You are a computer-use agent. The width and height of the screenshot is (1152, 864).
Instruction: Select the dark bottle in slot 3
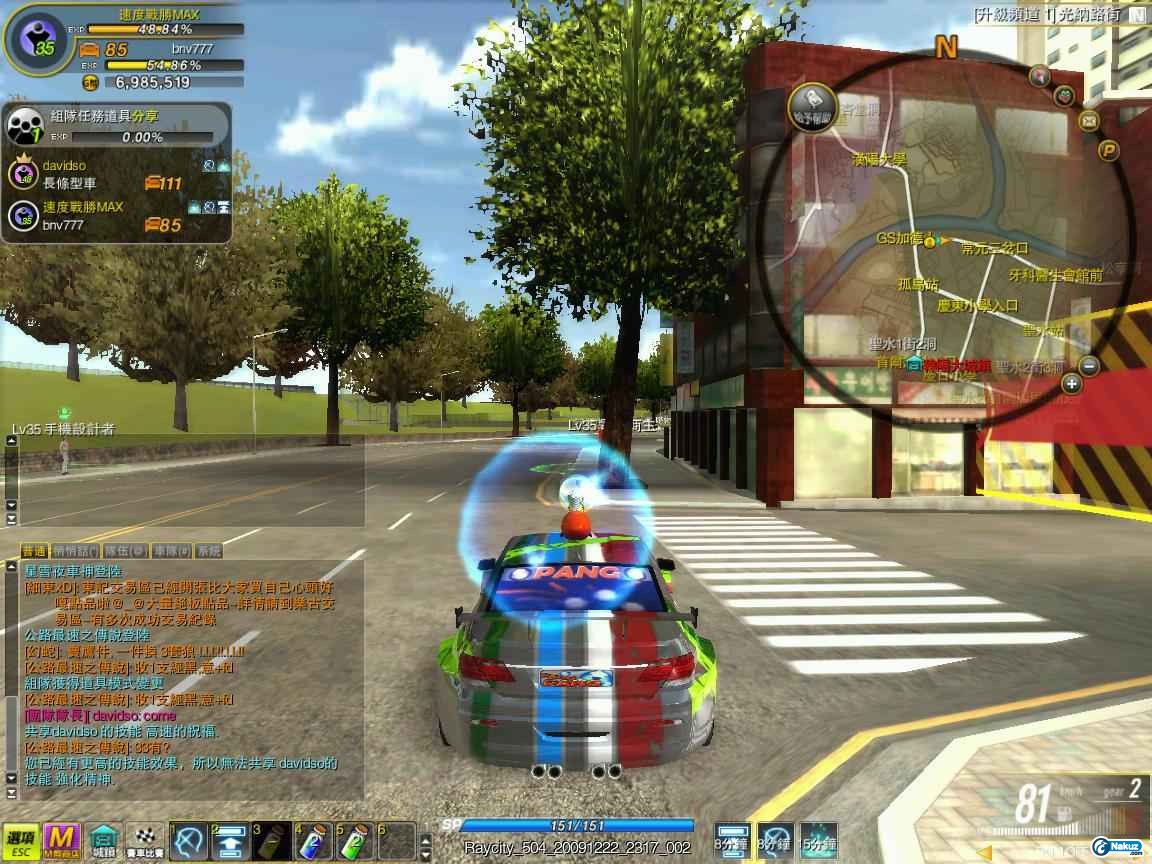(273, 841)
